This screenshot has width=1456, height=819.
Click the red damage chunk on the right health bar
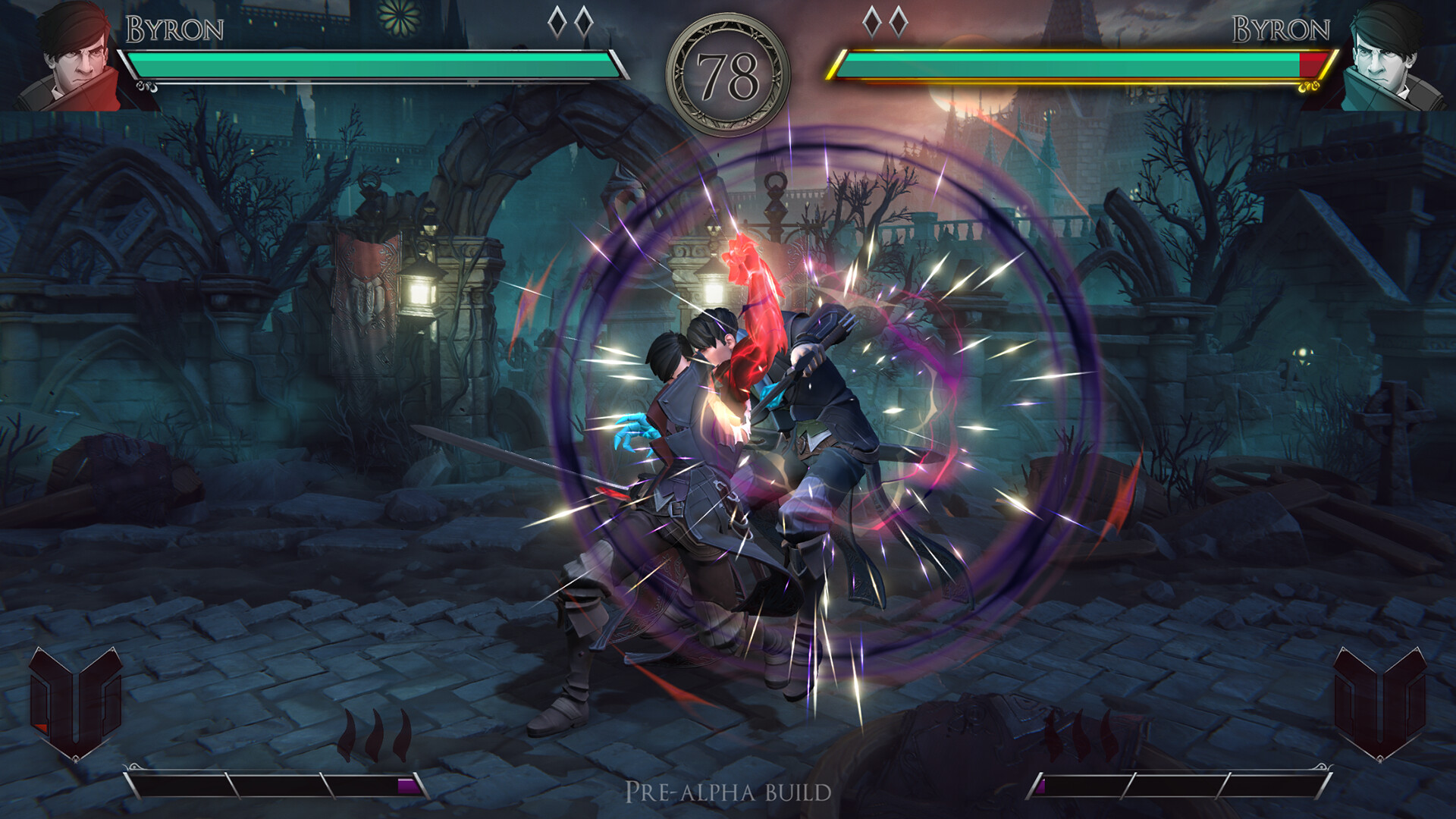pyautogui.click(x=1310, y=64)
